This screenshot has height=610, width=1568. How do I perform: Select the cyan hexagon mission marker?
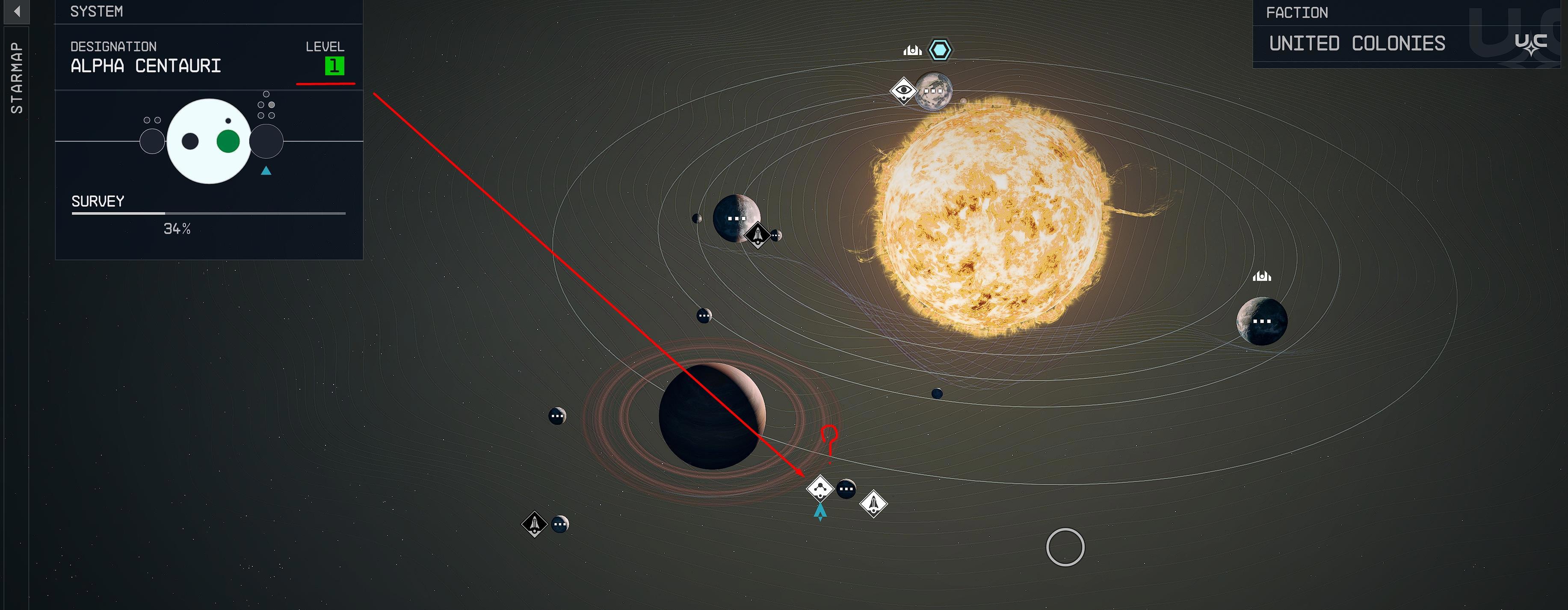[940, 50]
